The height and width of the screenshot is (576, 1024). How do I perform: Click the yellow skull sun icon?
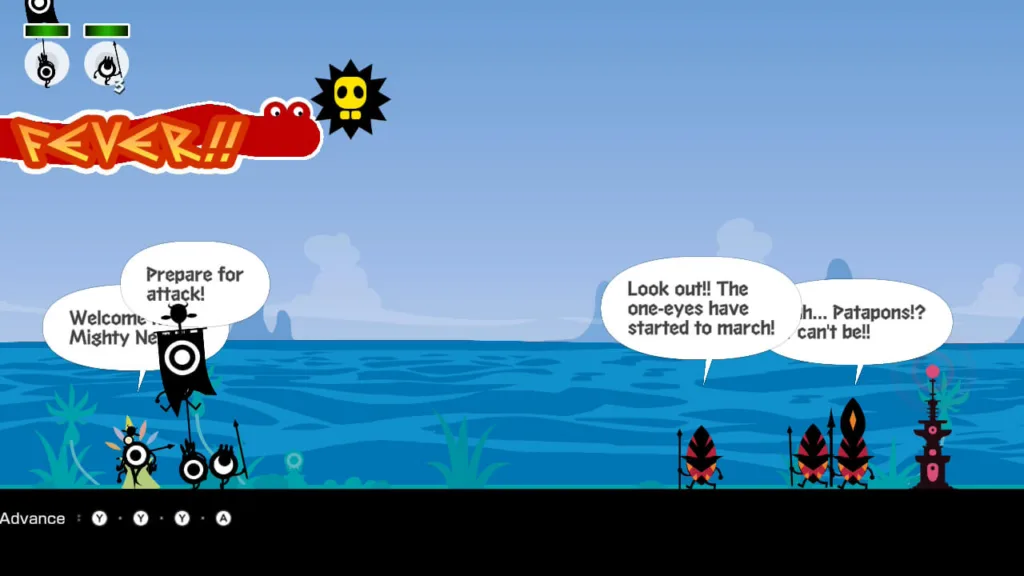(x=350, y=98)
